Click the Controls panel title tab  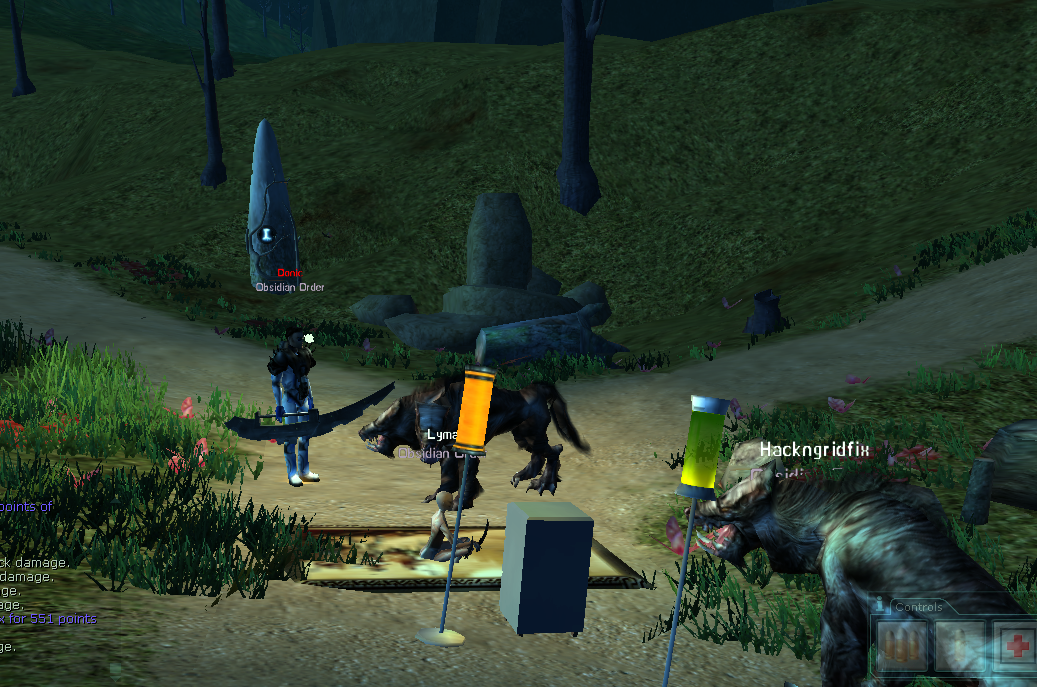coord(918,607)
